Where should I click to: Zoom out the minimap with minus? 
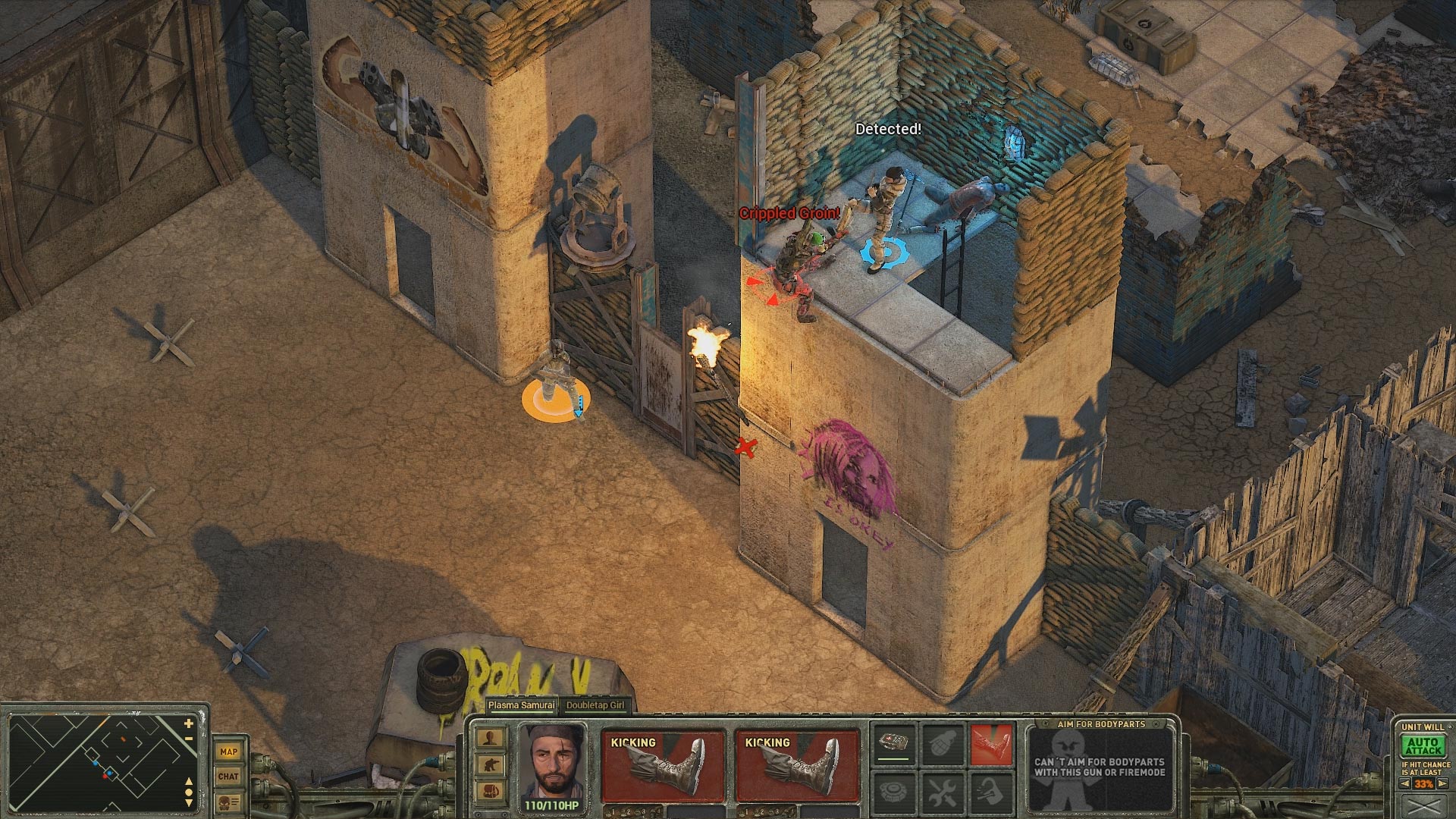pos(189,739)
